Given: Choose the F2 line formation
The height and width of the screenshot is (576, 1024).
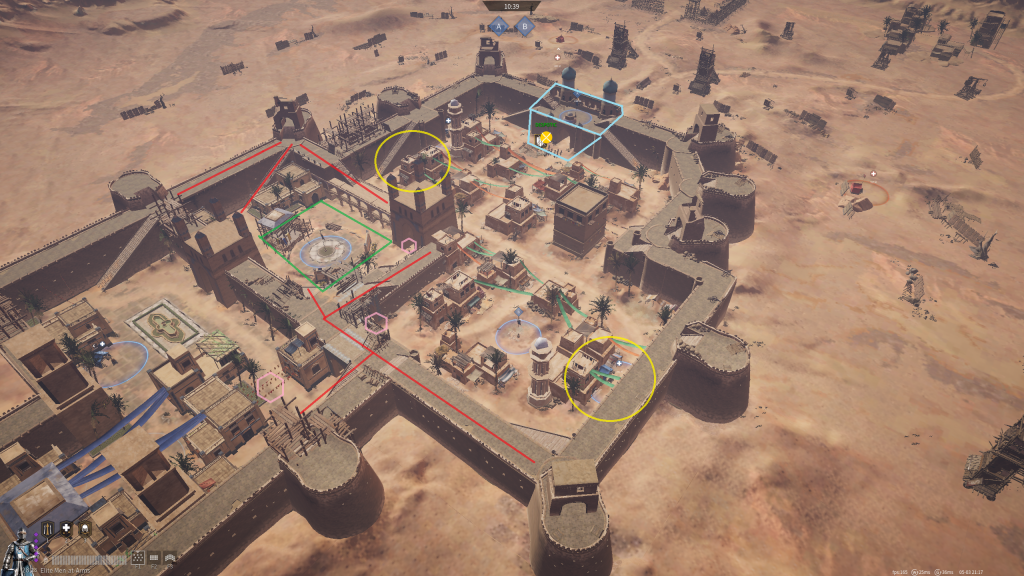Looking at the screenshot, I should (154, 557).
